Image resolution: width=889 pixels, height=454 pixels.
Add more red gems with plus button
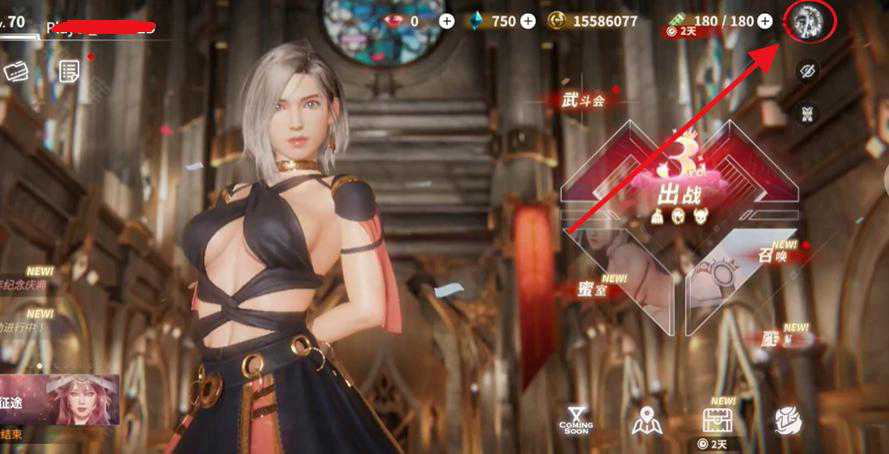[446, 21]
